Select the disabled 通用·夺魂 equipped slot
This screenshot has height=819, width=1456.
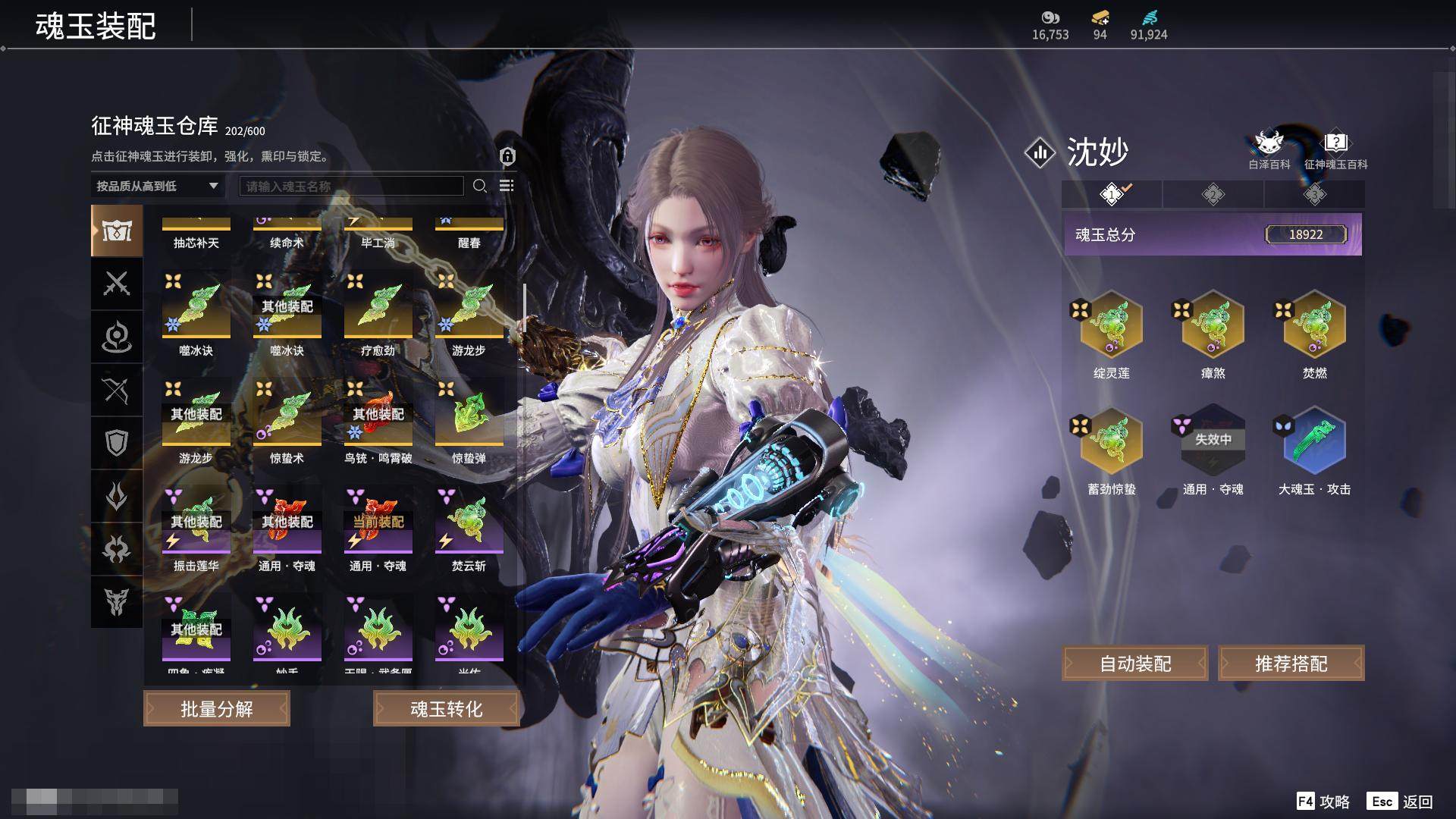(1213, 441)
